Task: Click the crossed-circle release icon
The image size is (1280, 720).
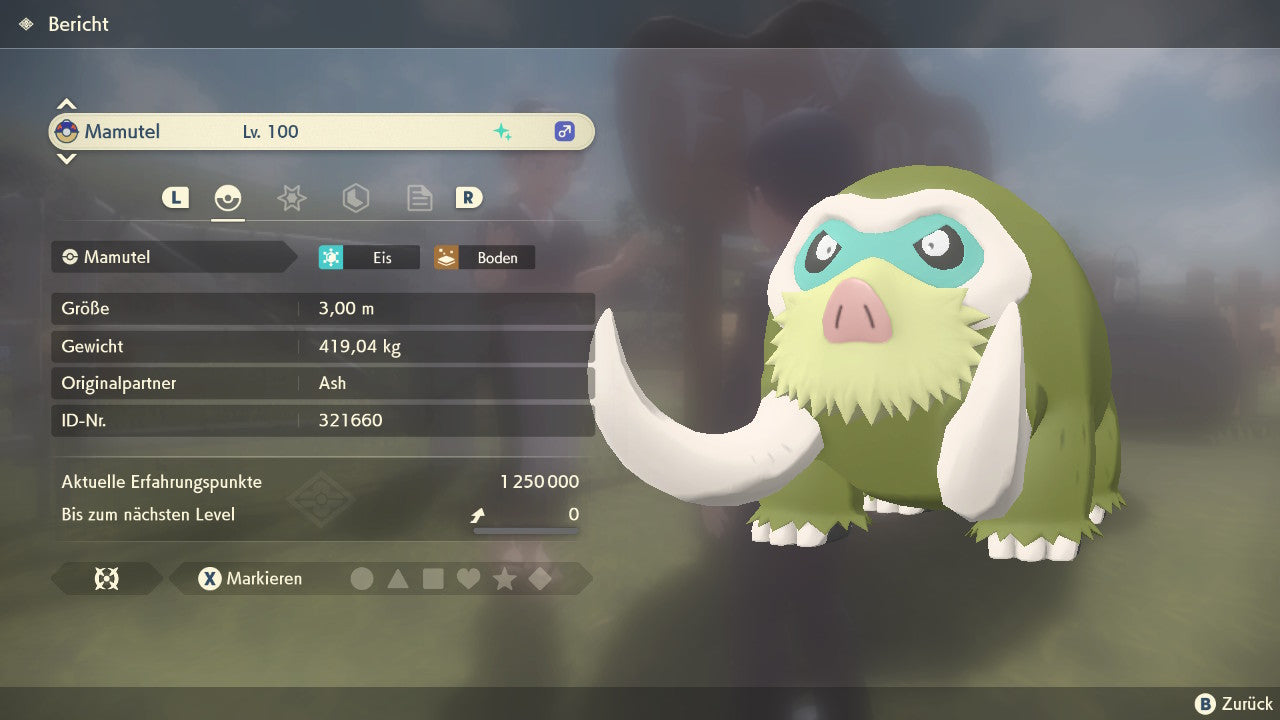Action: tap(106, 578)
